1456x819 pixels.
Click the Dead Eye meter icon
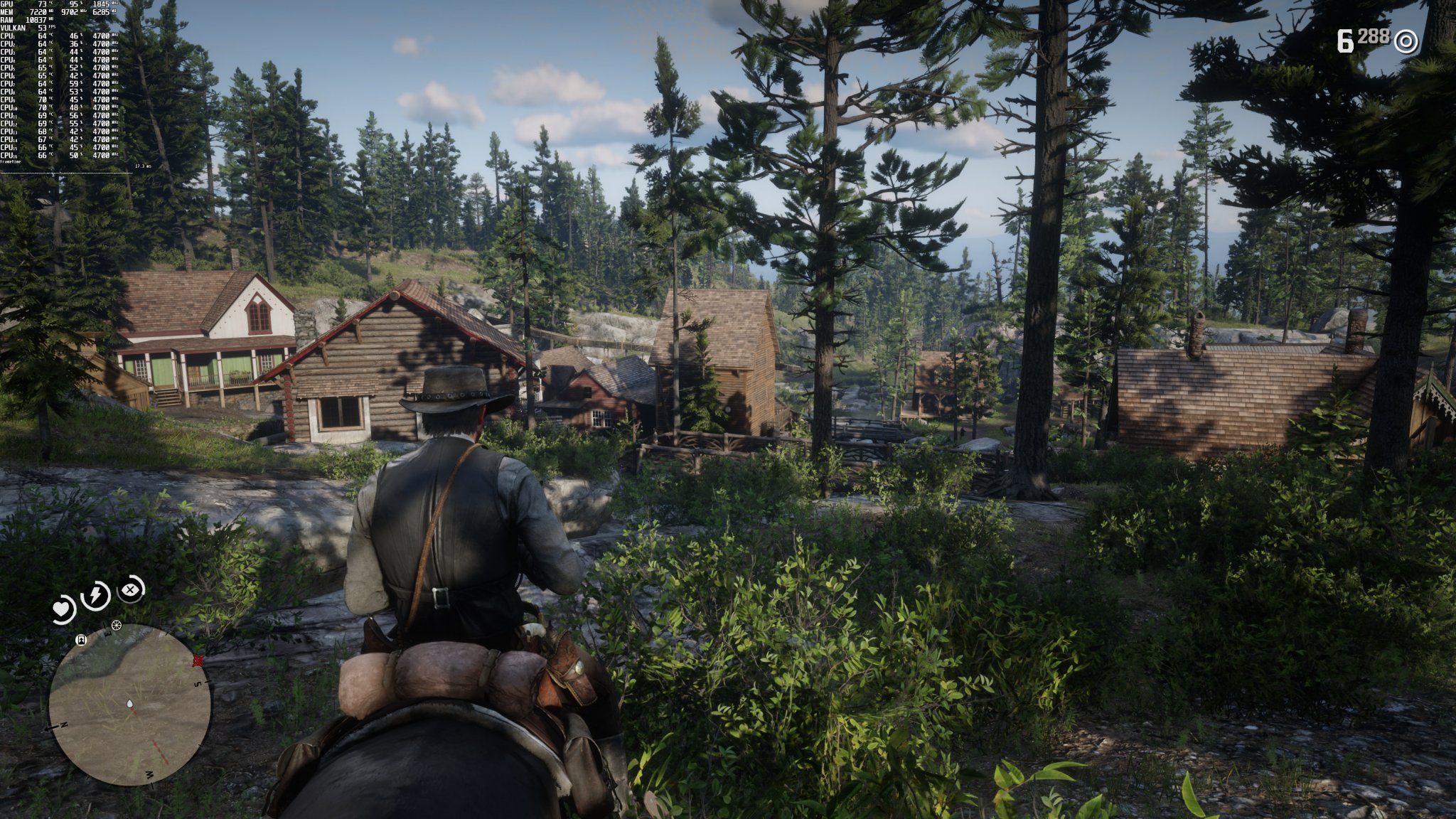(129, 590)
